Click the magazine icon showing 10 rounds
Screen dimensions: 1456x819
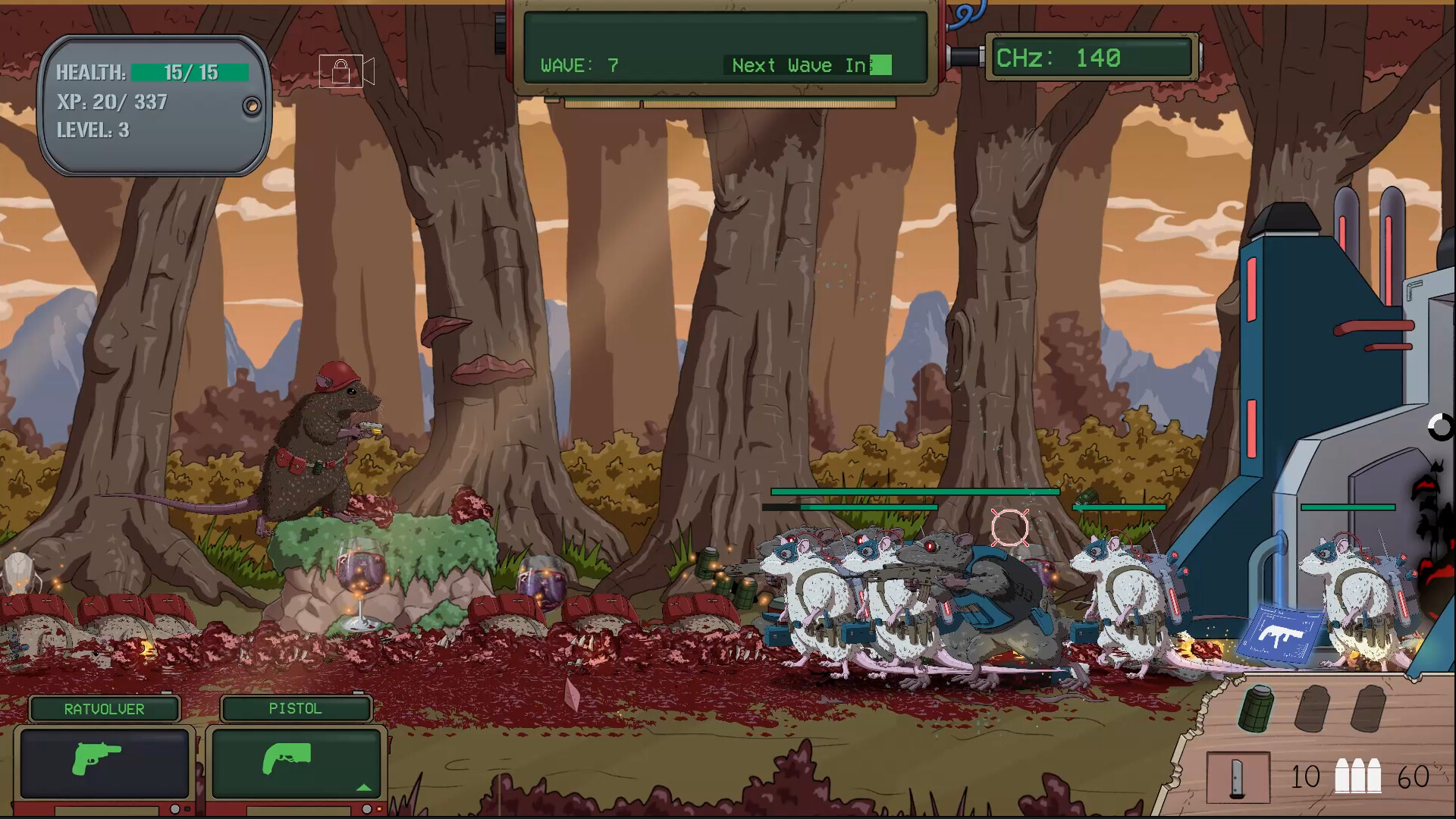(x=1238, y=777)
